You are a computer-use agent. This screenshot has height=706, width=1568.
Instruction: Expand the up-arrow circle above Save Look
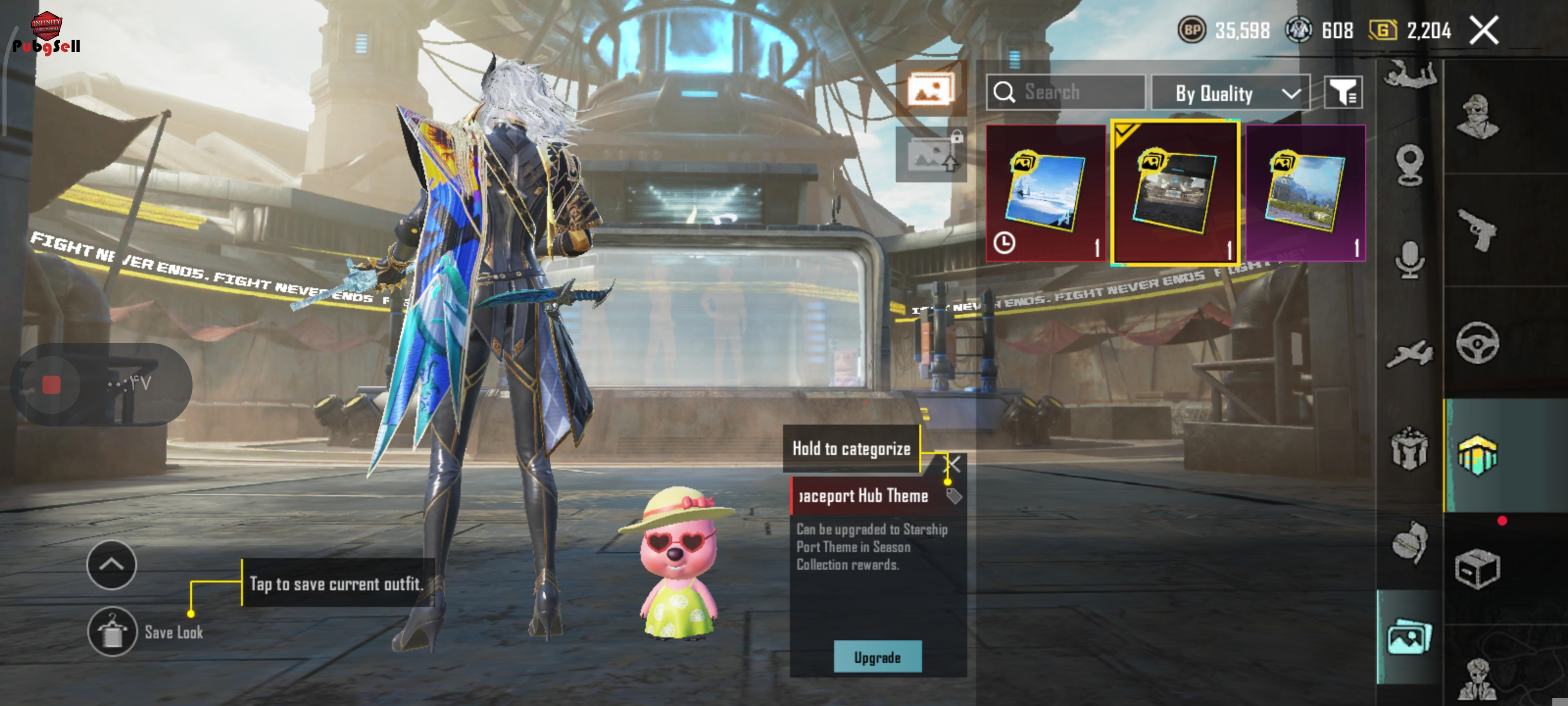[111, 565]
